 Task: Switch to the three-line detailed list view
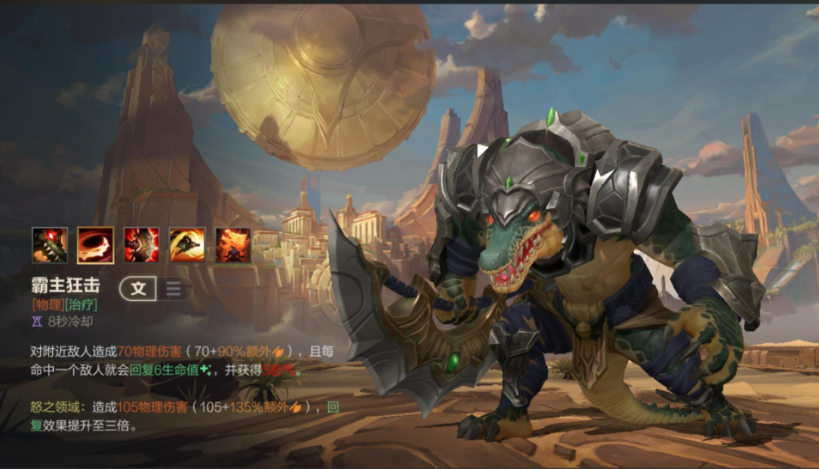click(173, 289)
